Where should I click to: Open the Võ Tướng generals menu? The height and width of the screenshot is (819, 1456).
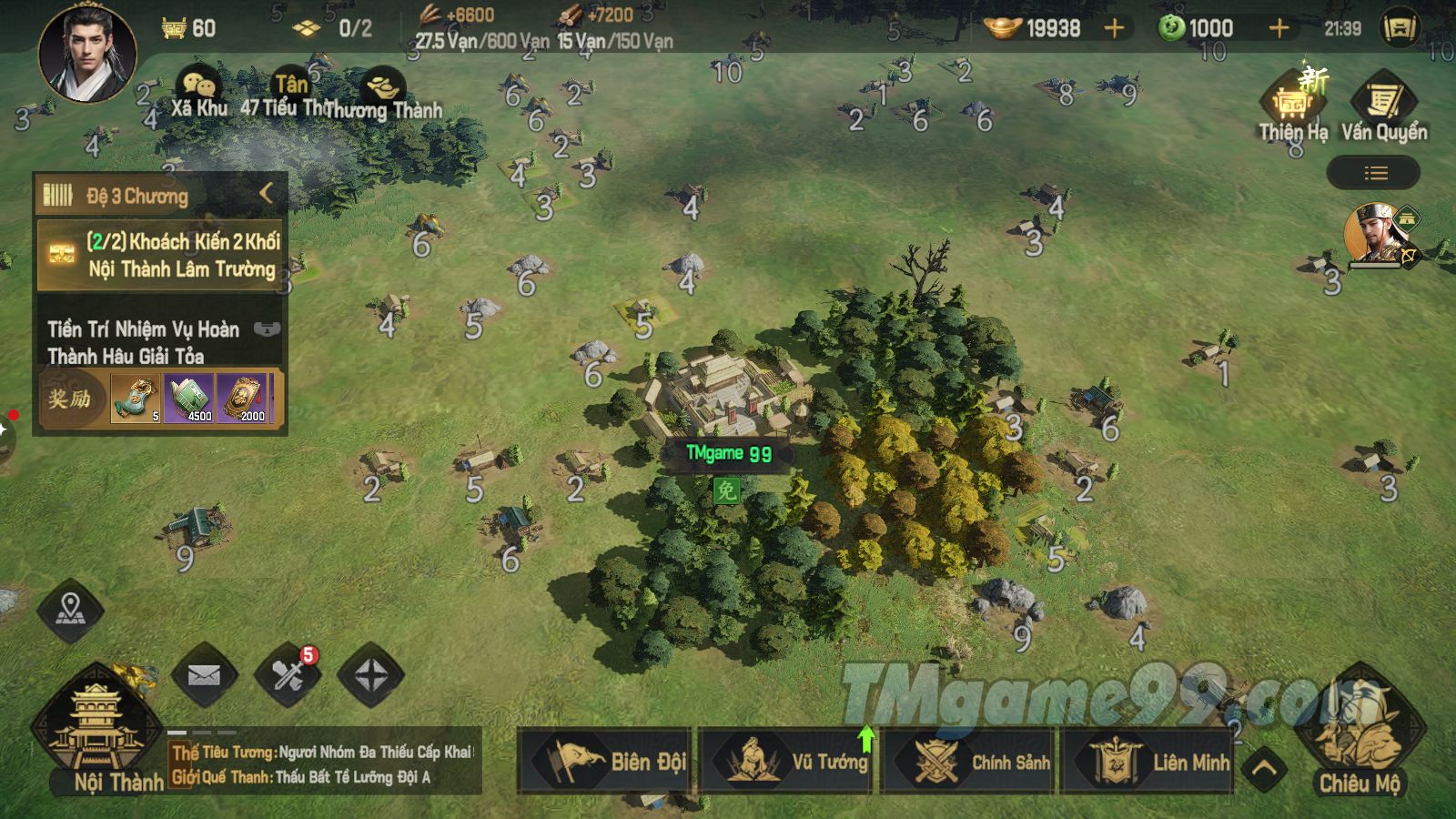tap(787, 761)
